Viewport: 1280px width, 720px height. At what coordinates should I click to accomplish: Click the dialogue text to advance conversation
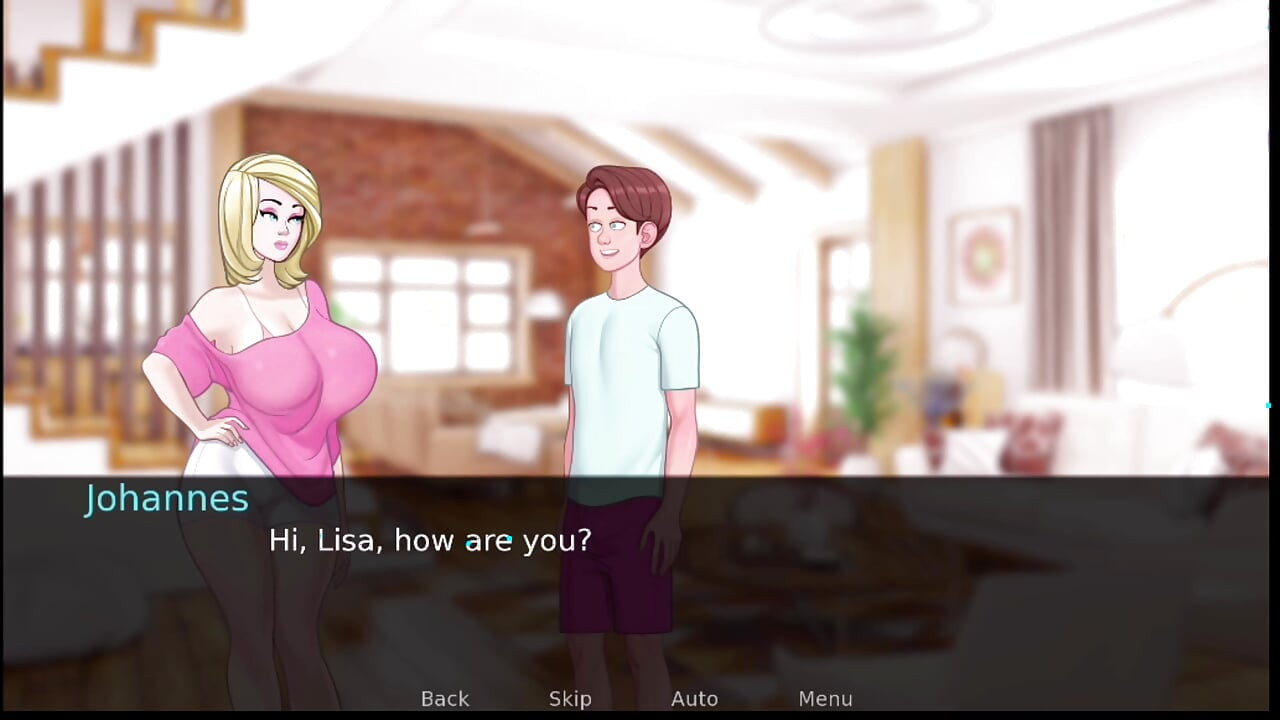point(430,540)
